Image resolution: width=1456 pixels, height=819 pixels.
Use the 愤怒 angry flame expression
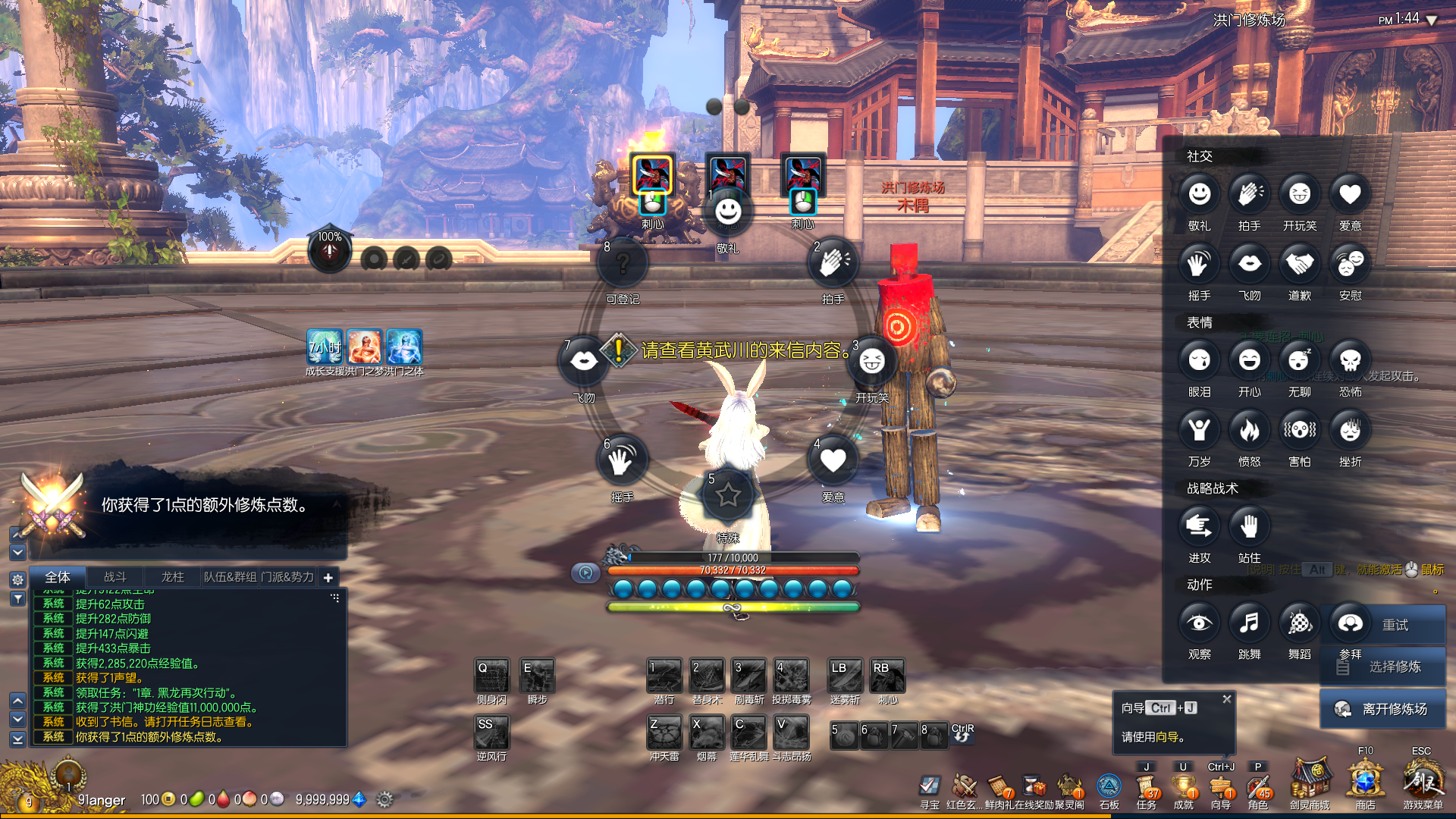1249,431
